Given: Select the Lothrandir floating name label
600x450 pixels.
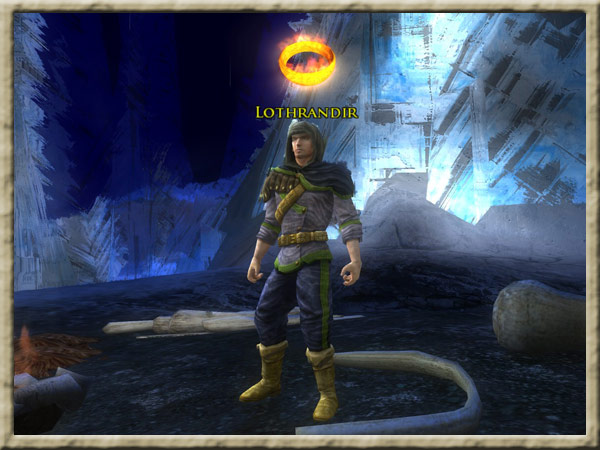Looking at the screenshot, I should pos(306,112).
